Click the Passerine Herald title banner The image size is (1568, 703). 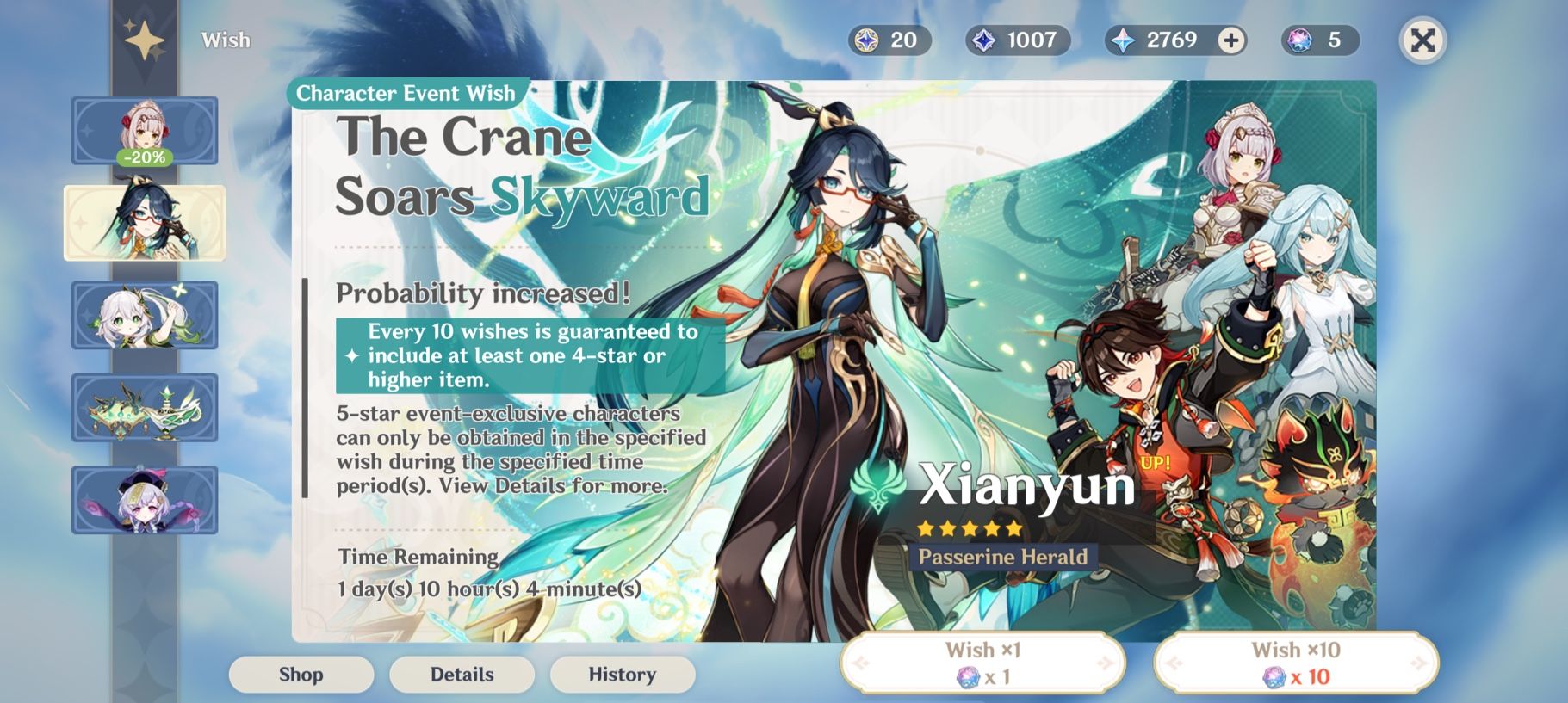[x=1004, y=557]
